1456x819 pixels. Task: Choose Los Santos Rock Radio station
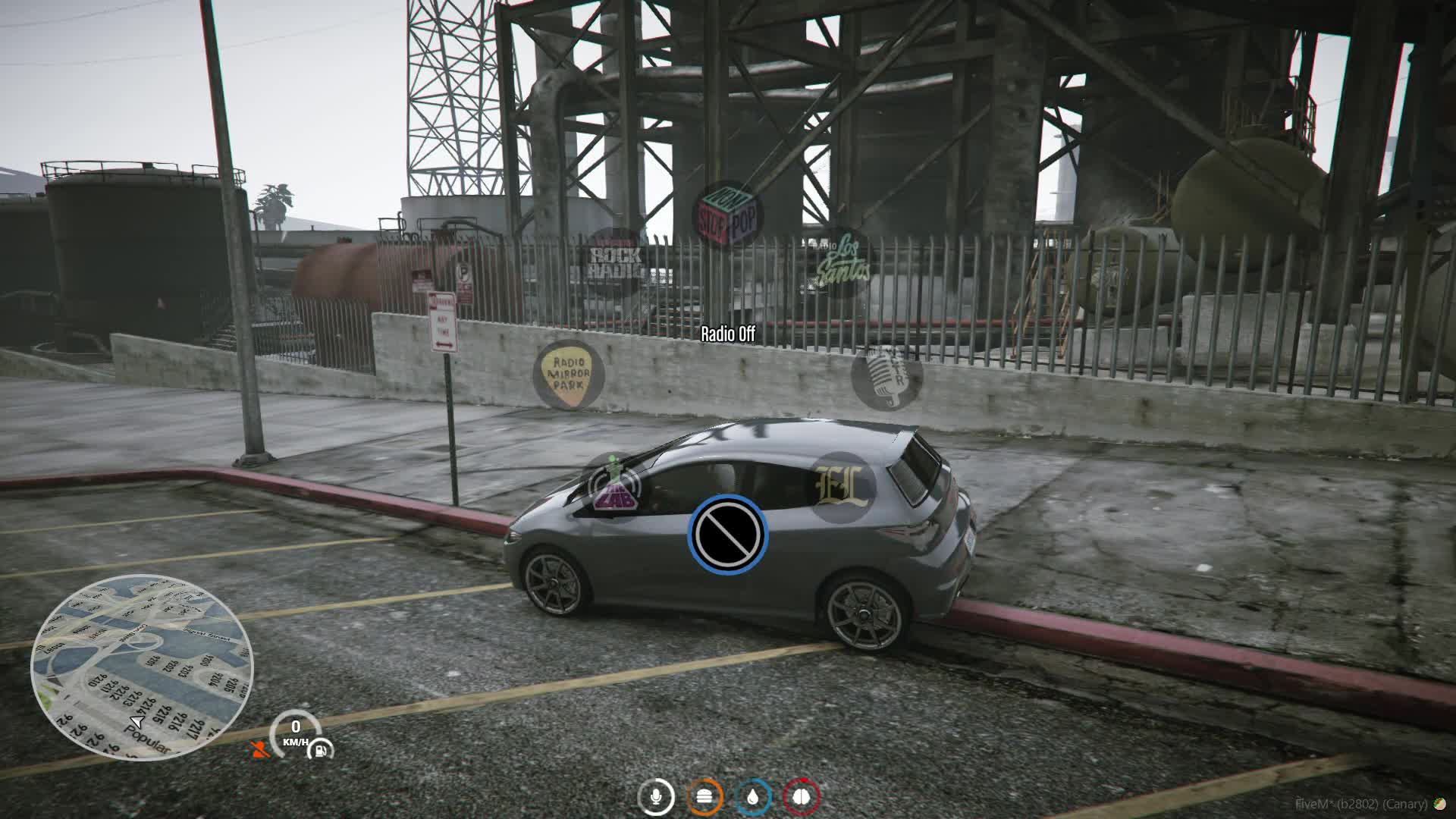tap(616, 262)
